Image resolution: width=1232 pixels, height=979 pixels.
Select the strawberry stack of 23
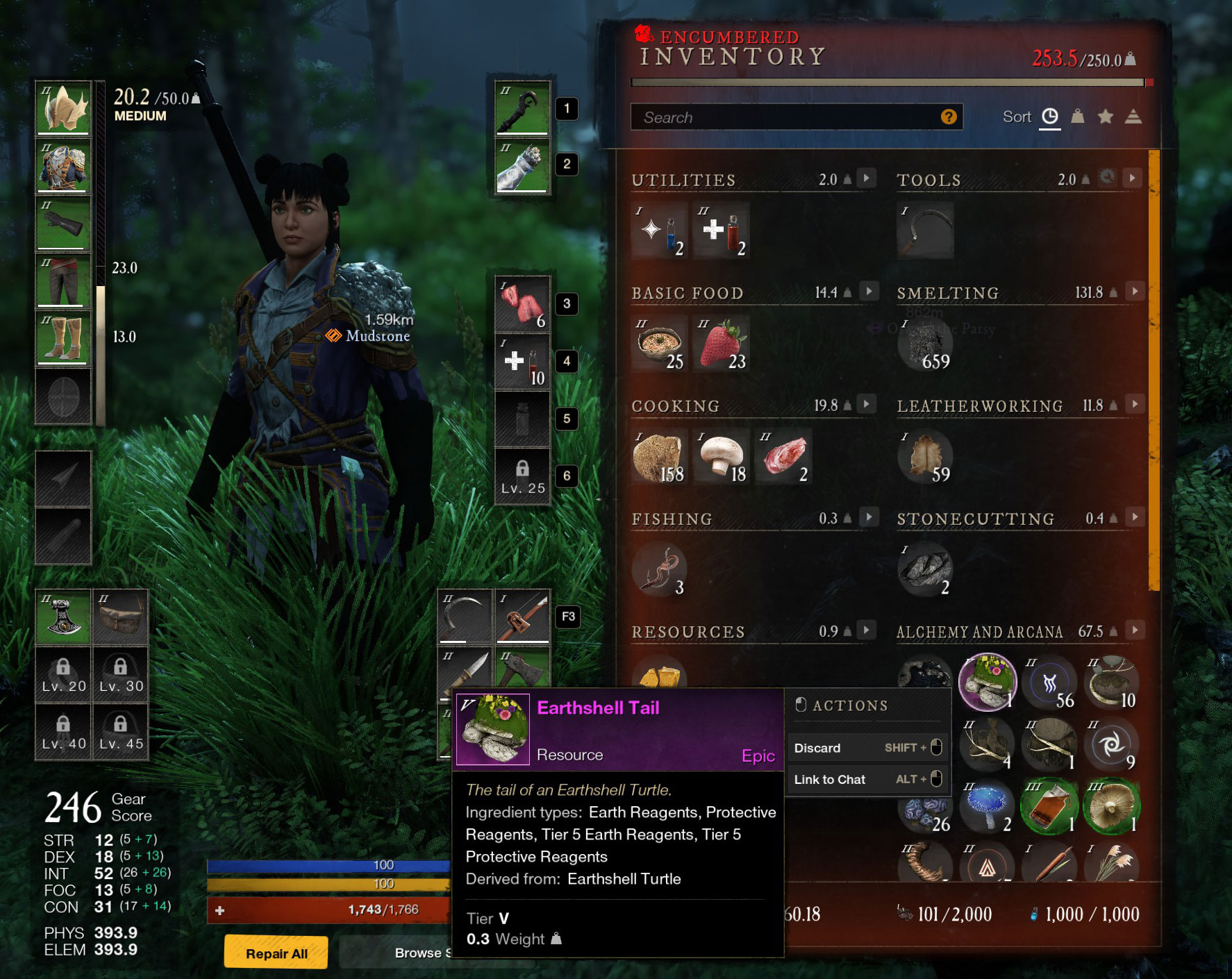coord(722,344)
